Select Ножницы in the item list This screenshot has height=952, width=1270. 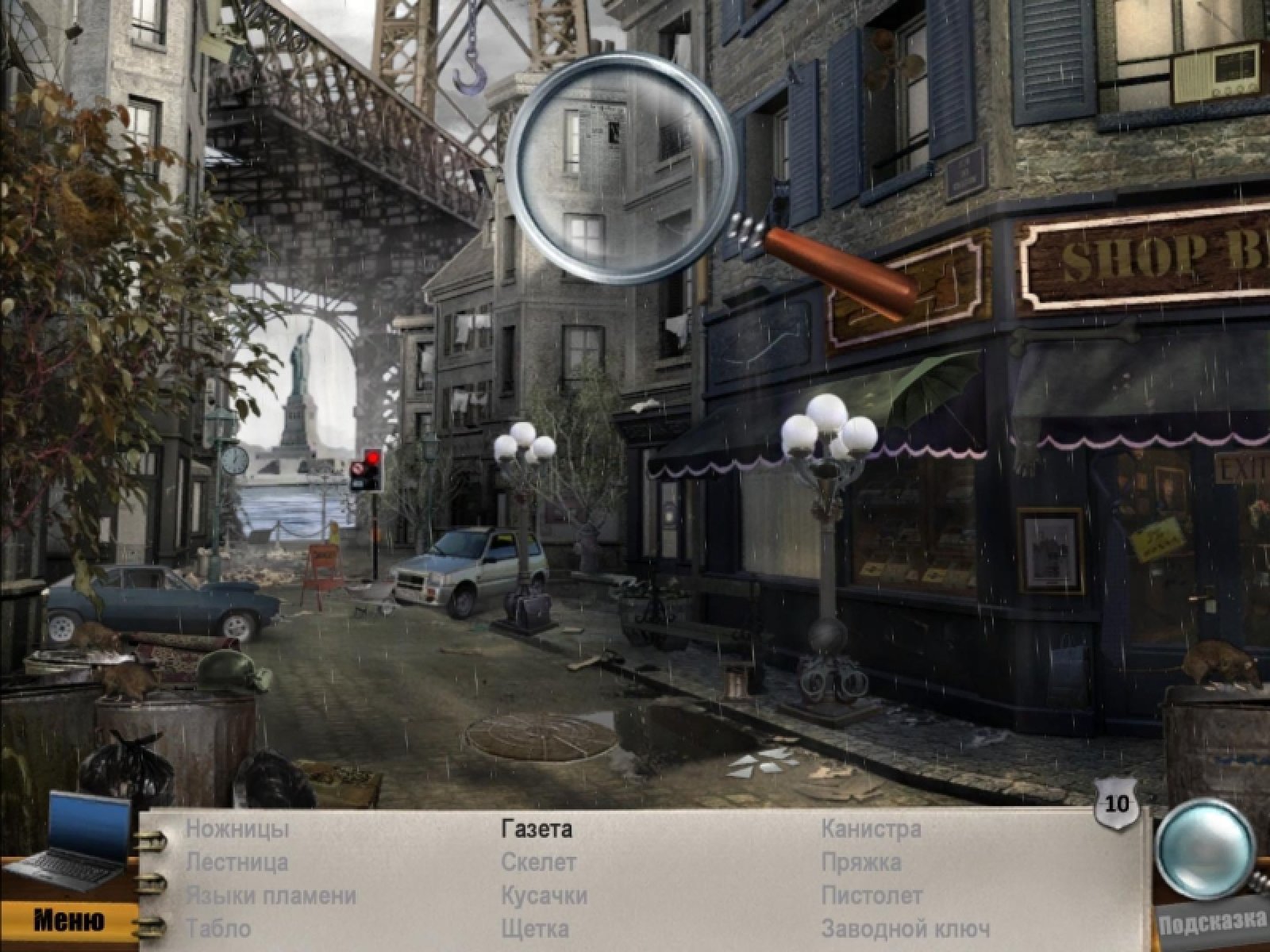[x=237, y=830]
